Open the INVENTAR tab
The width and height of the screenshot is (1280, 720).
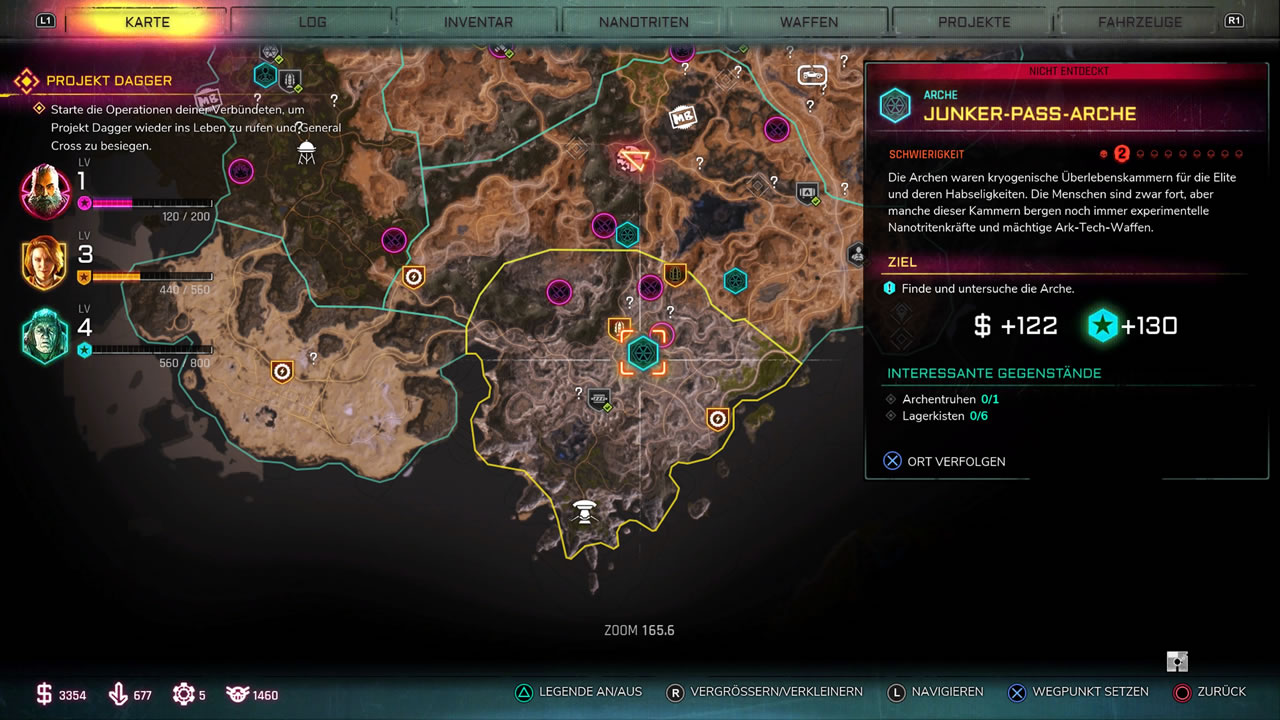(x=478, y=22)
